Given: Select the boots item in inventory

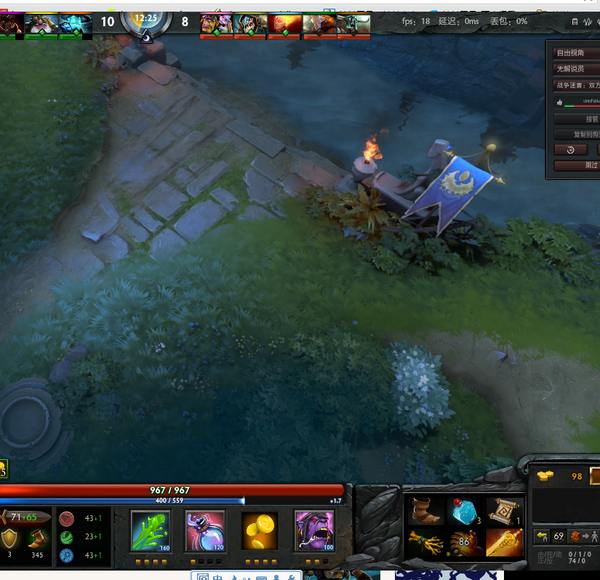Looking at the screenshot, I should (424, 511).
